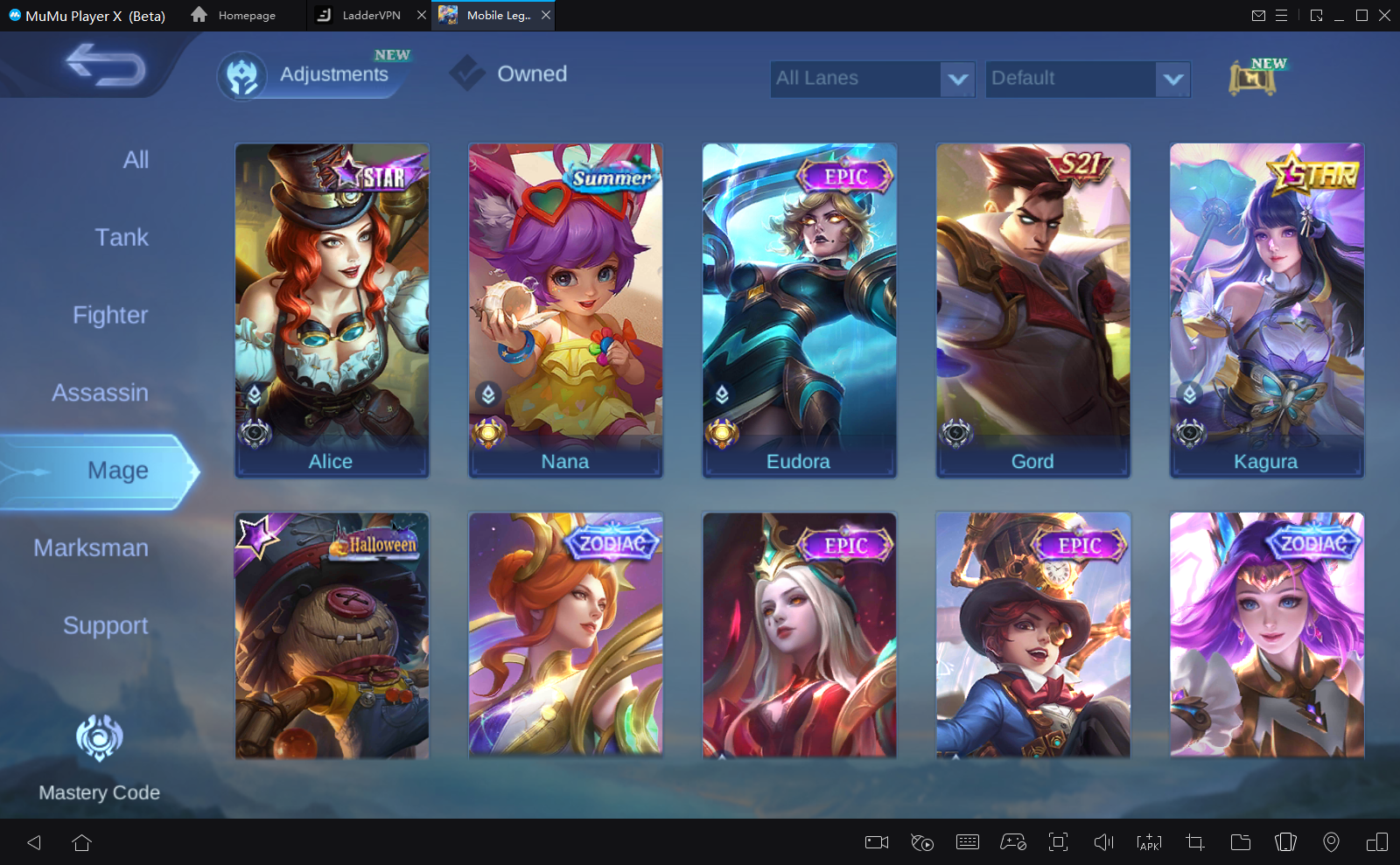Select the Kagura hero card
Viewport: 1400px width, 865px height.
coord(1266,310)
